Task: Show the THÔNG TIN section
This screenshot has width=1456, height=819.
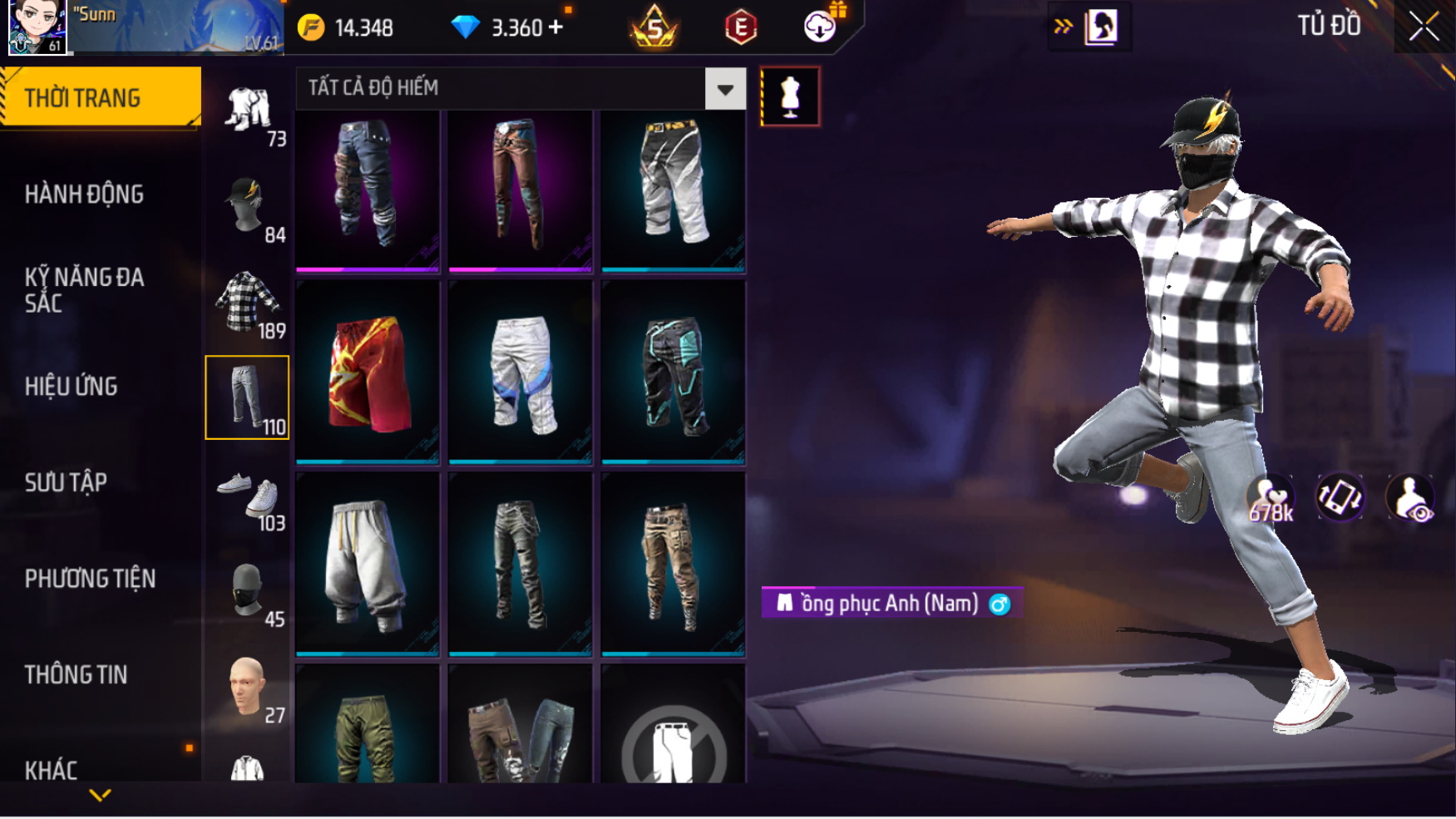Action: click(77, 674)
